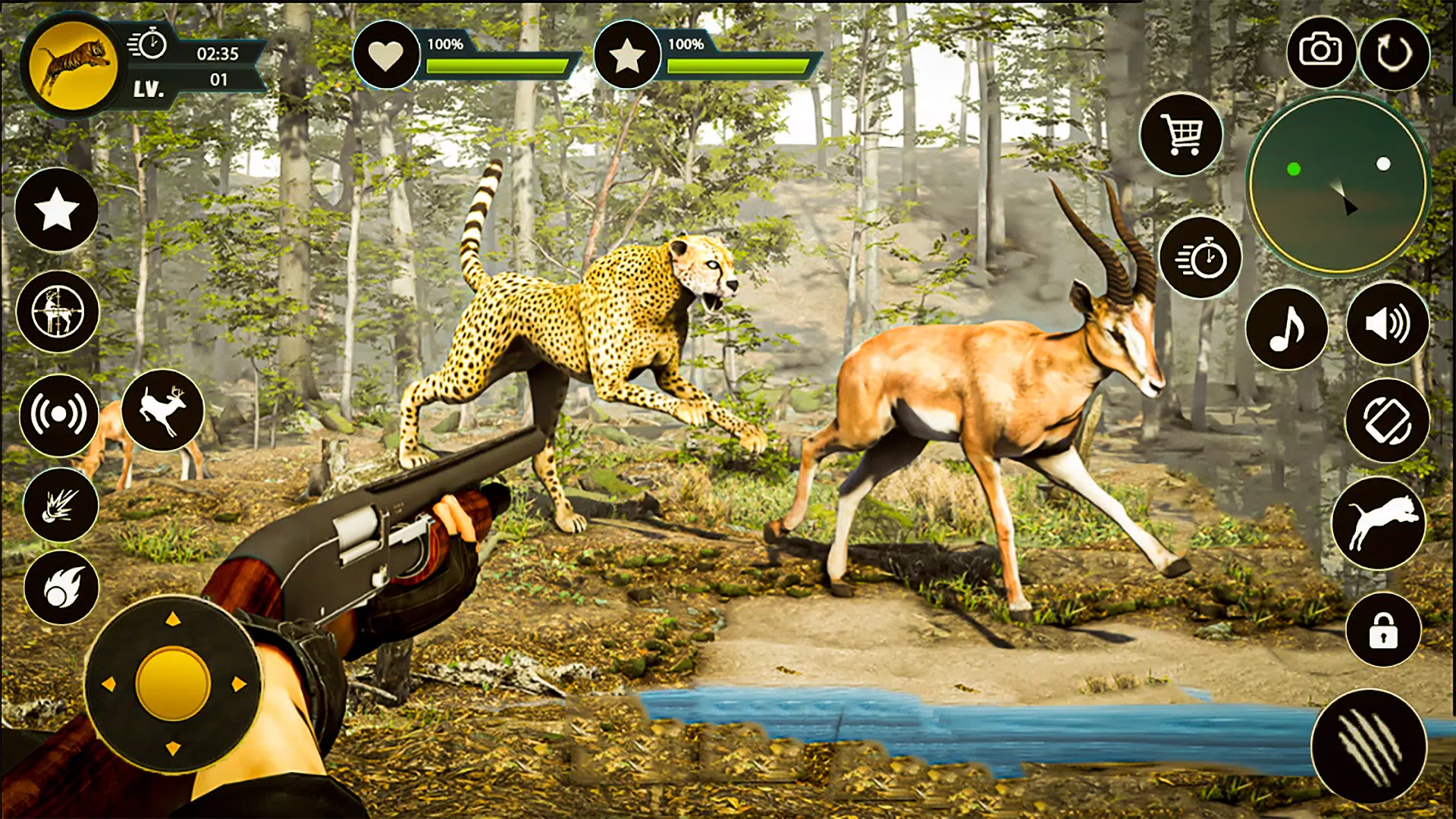This screenshot has width=1456, height=819.
Task: Click the circular restart arrow button
Action: (x=1395, y=54)
